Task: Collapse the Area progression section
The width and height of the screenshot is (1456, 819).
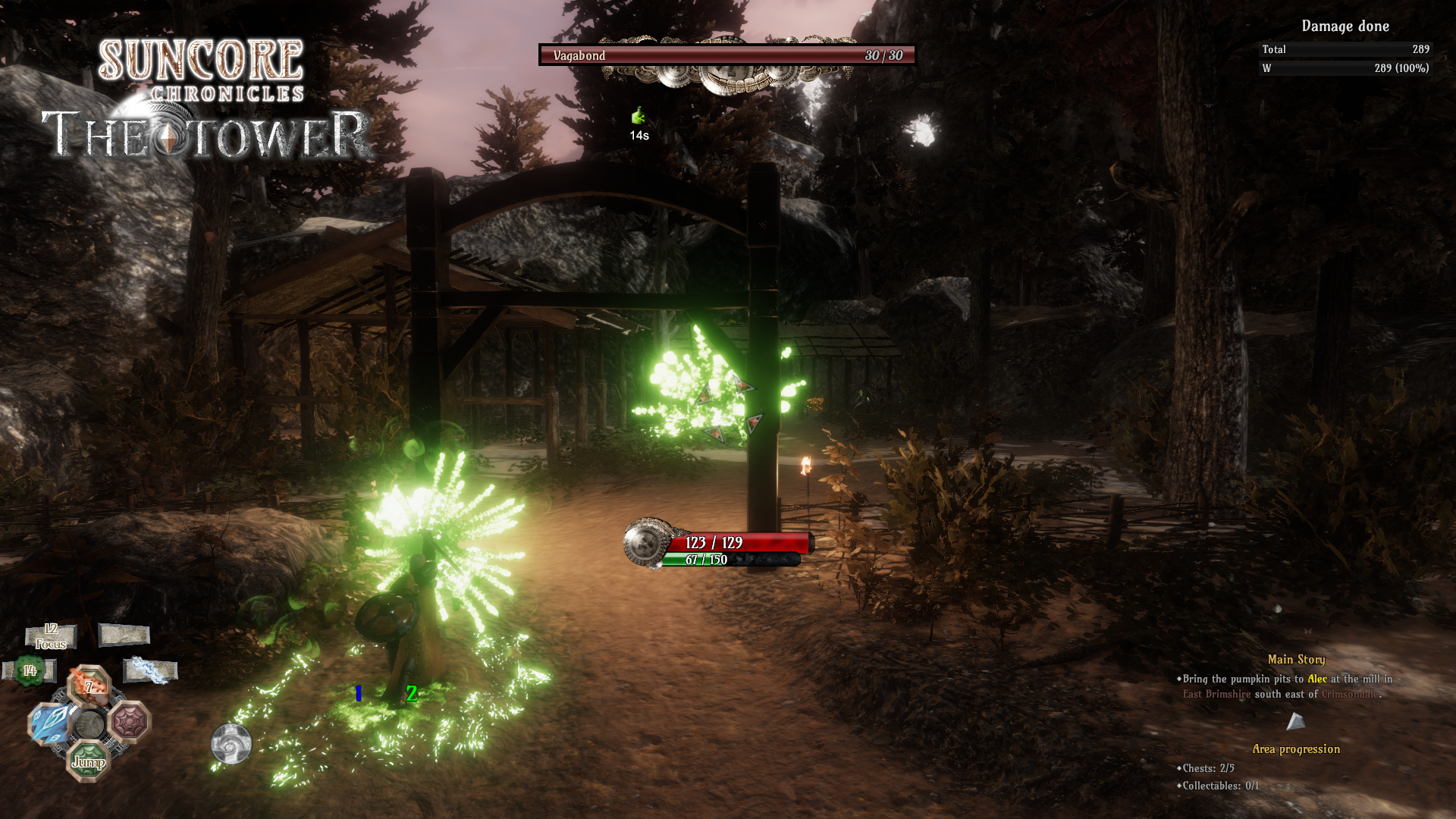Action: 1296,749
